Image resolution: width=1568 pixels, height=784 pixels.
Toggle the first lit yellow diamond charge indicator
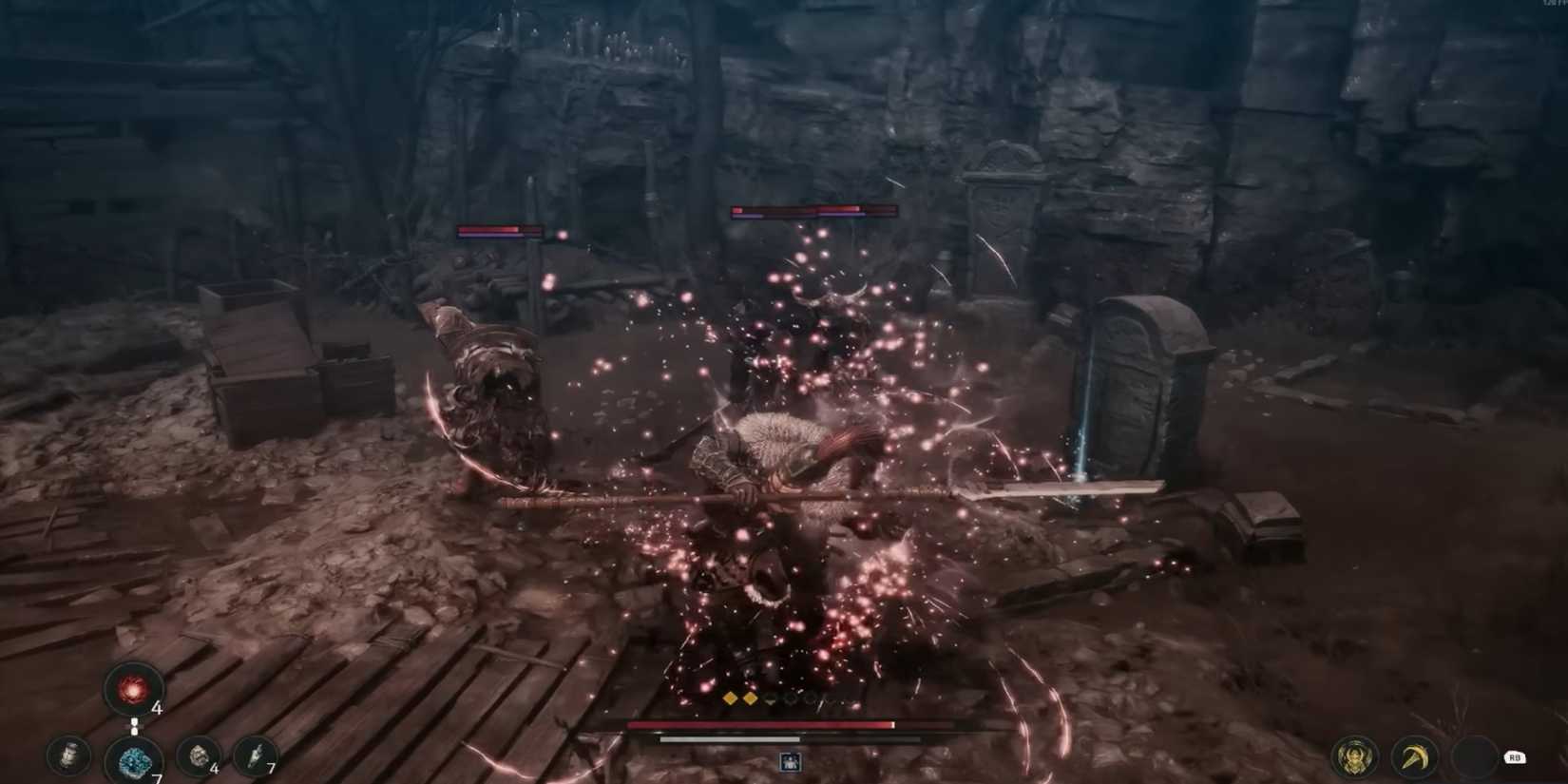click(x=730, y=698)
